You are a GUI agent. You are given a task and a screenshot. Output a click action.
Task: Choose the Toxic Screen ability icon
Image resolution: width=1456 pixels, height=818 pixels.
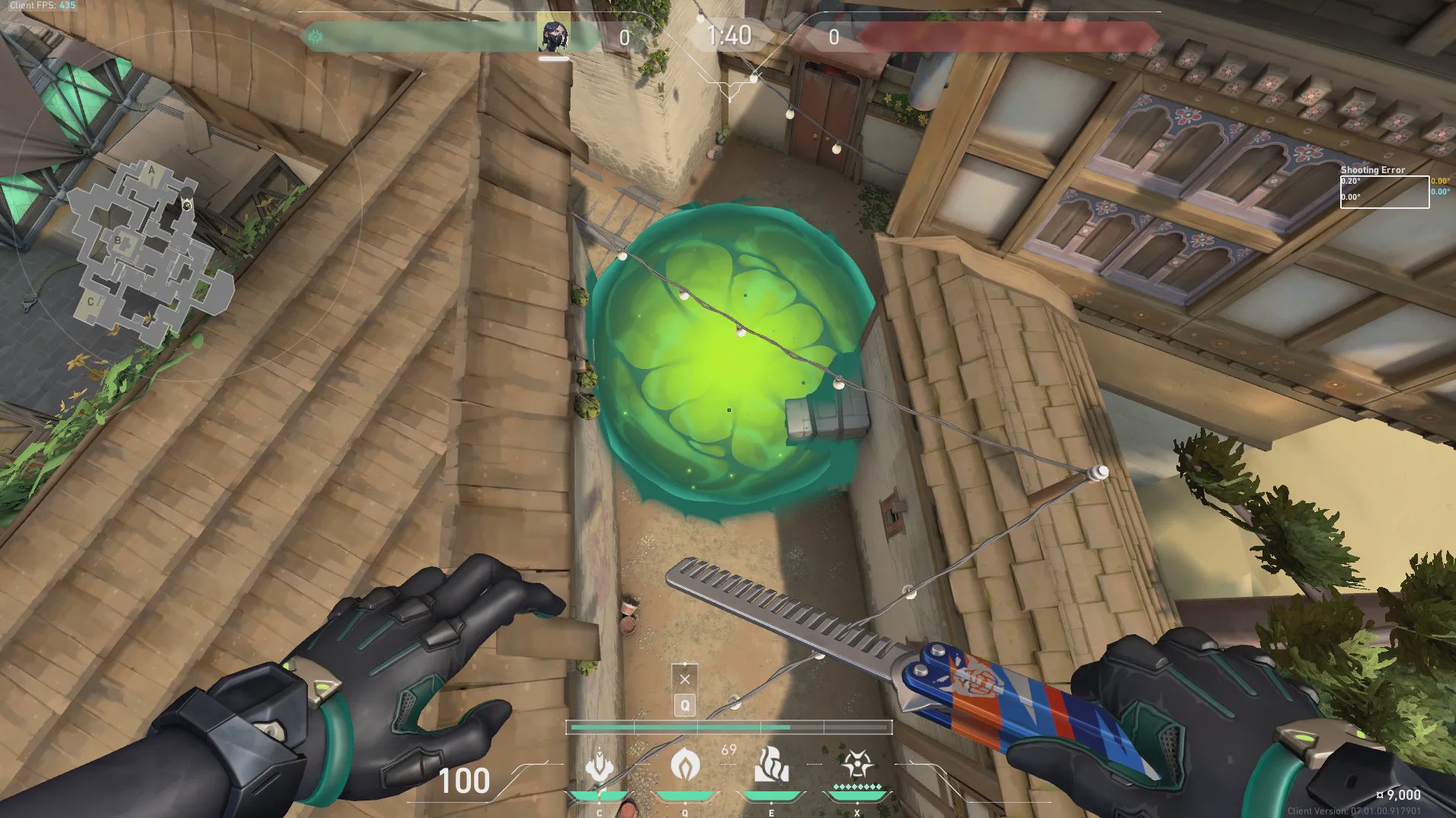tap(771, 765)
